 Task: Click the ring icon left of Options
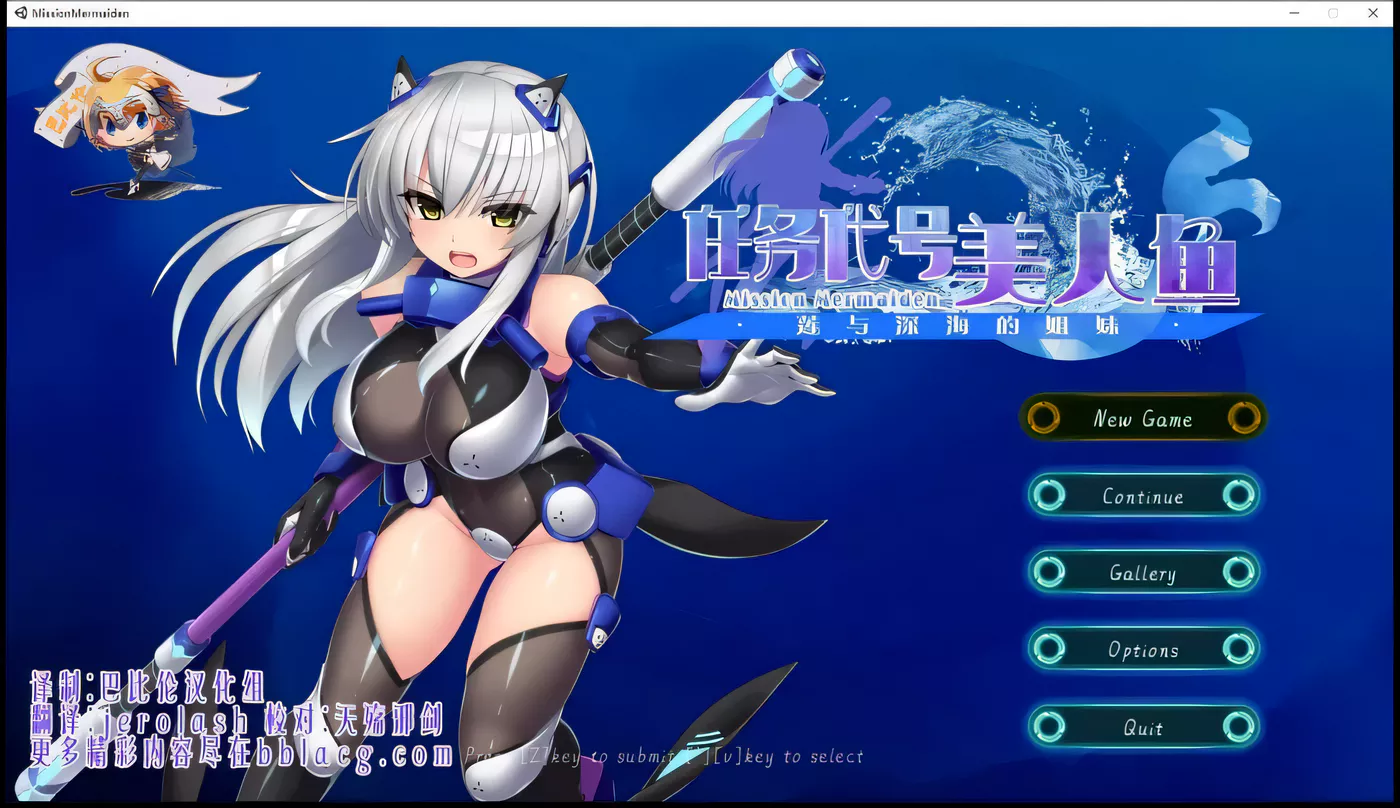click(x=1049, y=649)
